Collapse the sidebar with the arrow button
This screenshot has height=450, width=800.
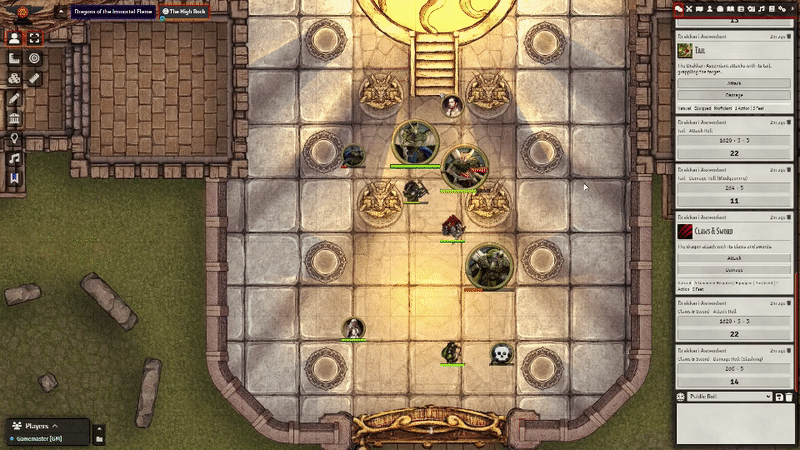(x=792, y=8)
